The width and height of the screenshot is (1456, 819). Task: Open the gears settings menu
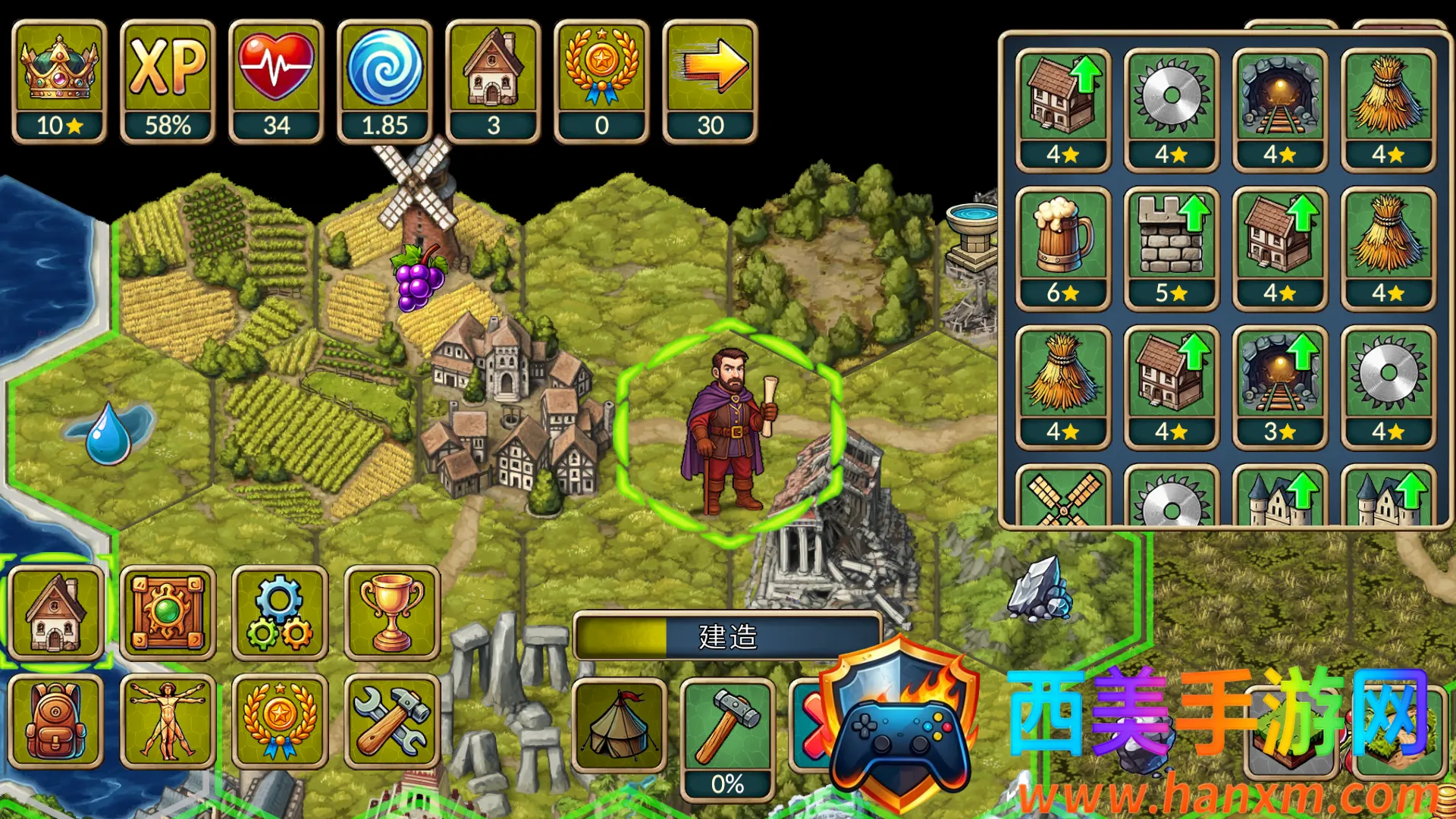pos(280,613)
